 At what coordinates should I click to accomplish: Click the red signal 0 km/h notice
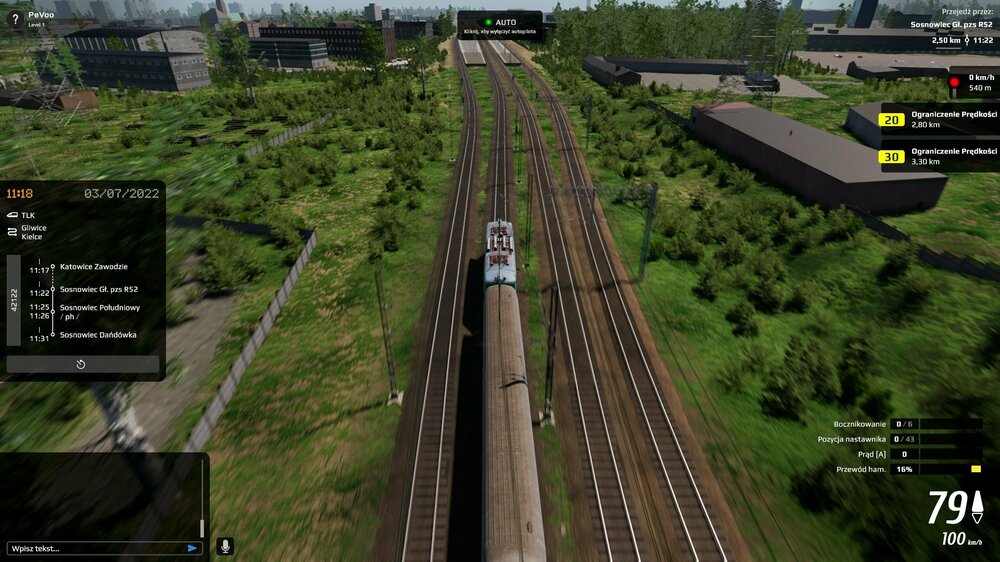click(x=972, y=82)
